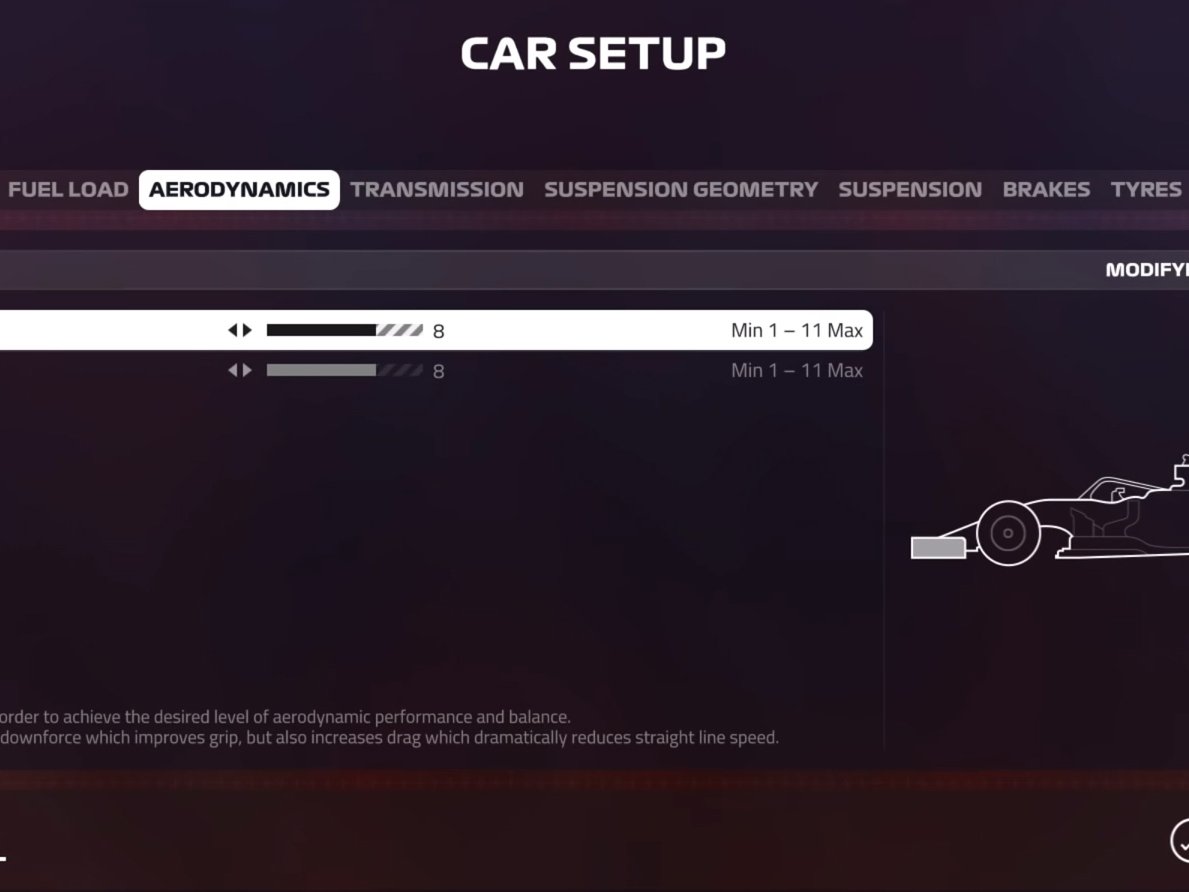
Task: Go to the Suspension Geometry tab
Action: click(x=681, y=190)
